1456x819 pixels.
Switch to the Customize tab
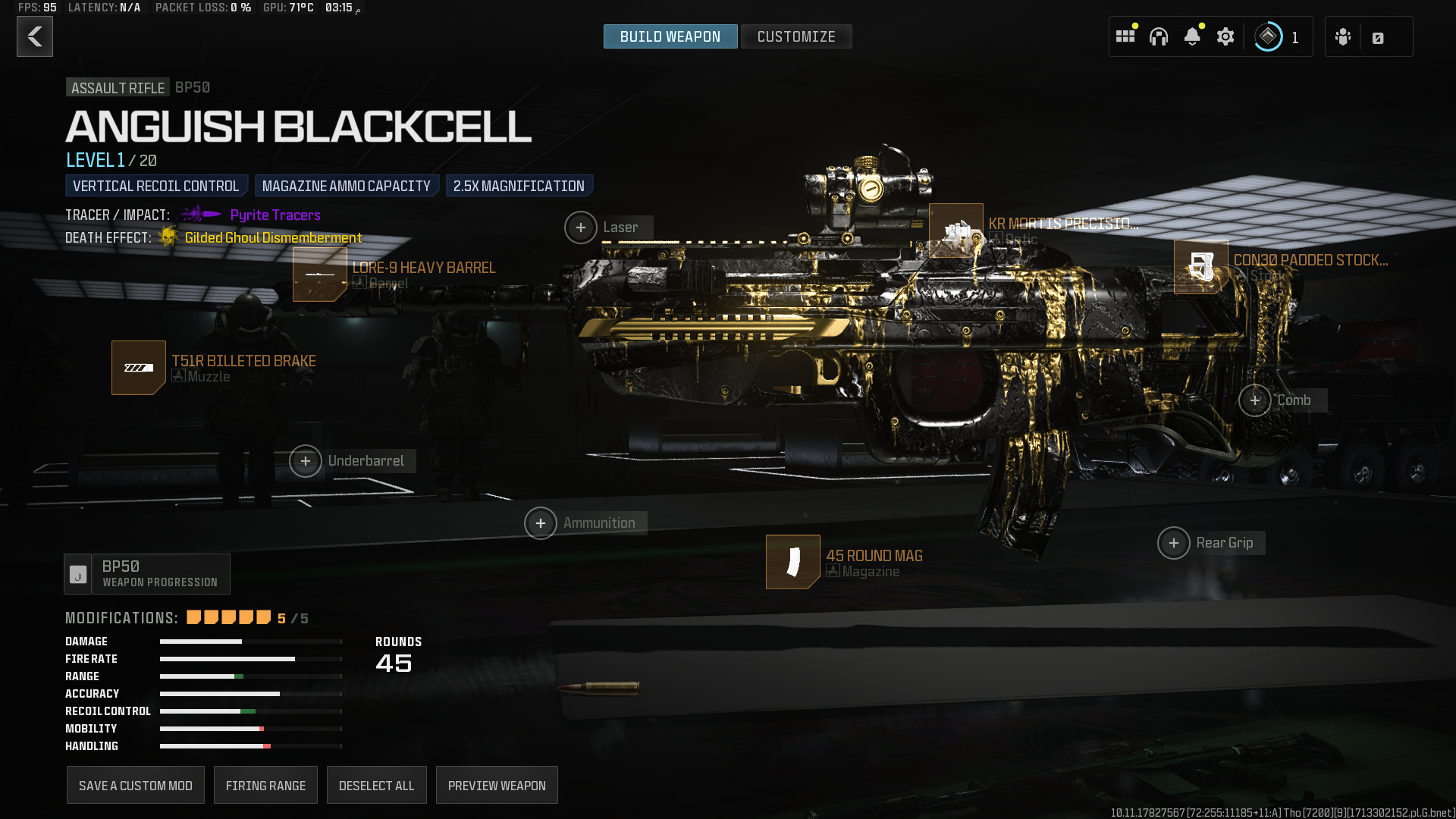click(795, 36)
